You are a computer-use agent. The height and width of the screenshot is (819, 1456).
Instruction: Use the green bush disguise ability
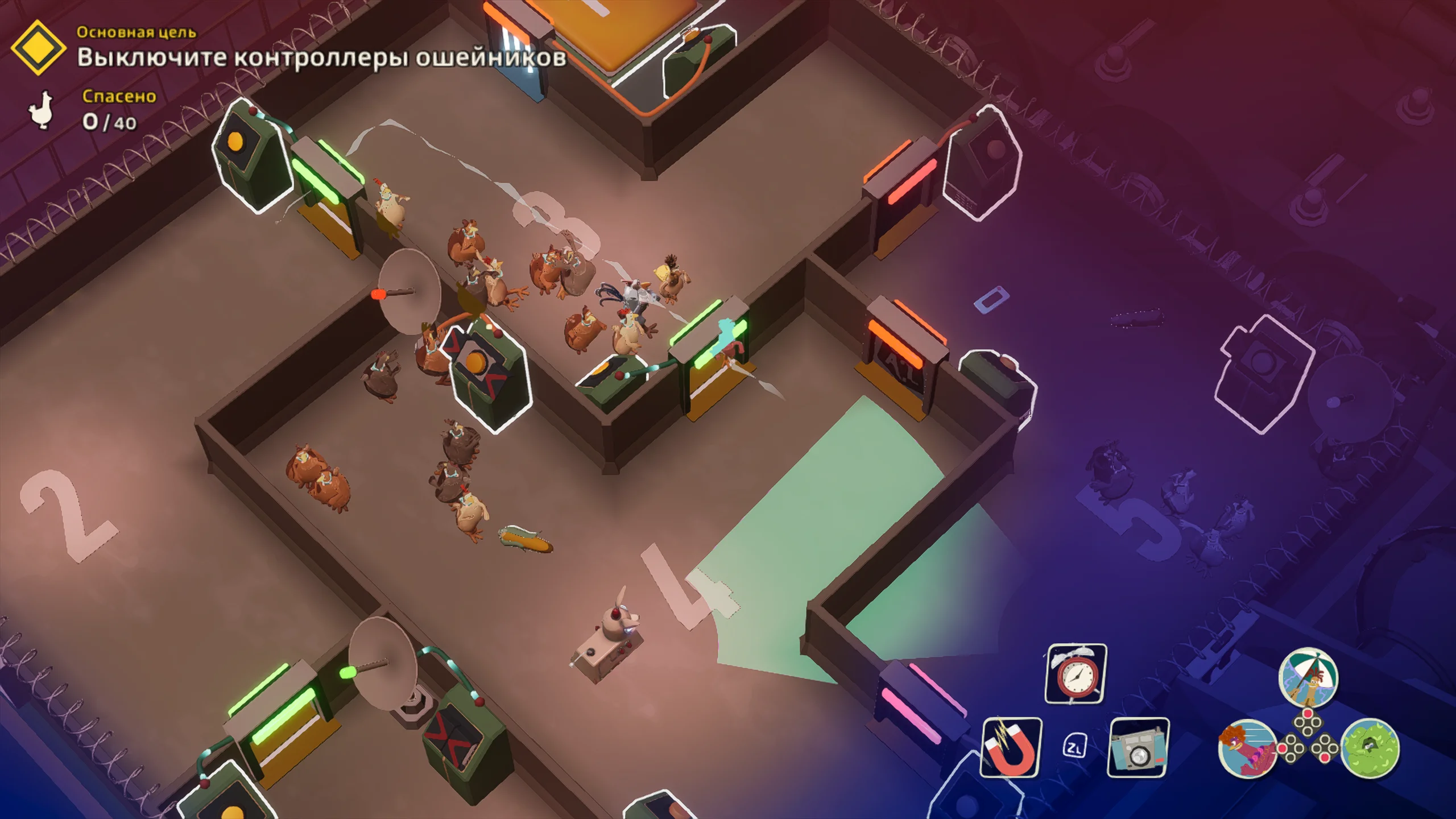(x=1370, y=747)
